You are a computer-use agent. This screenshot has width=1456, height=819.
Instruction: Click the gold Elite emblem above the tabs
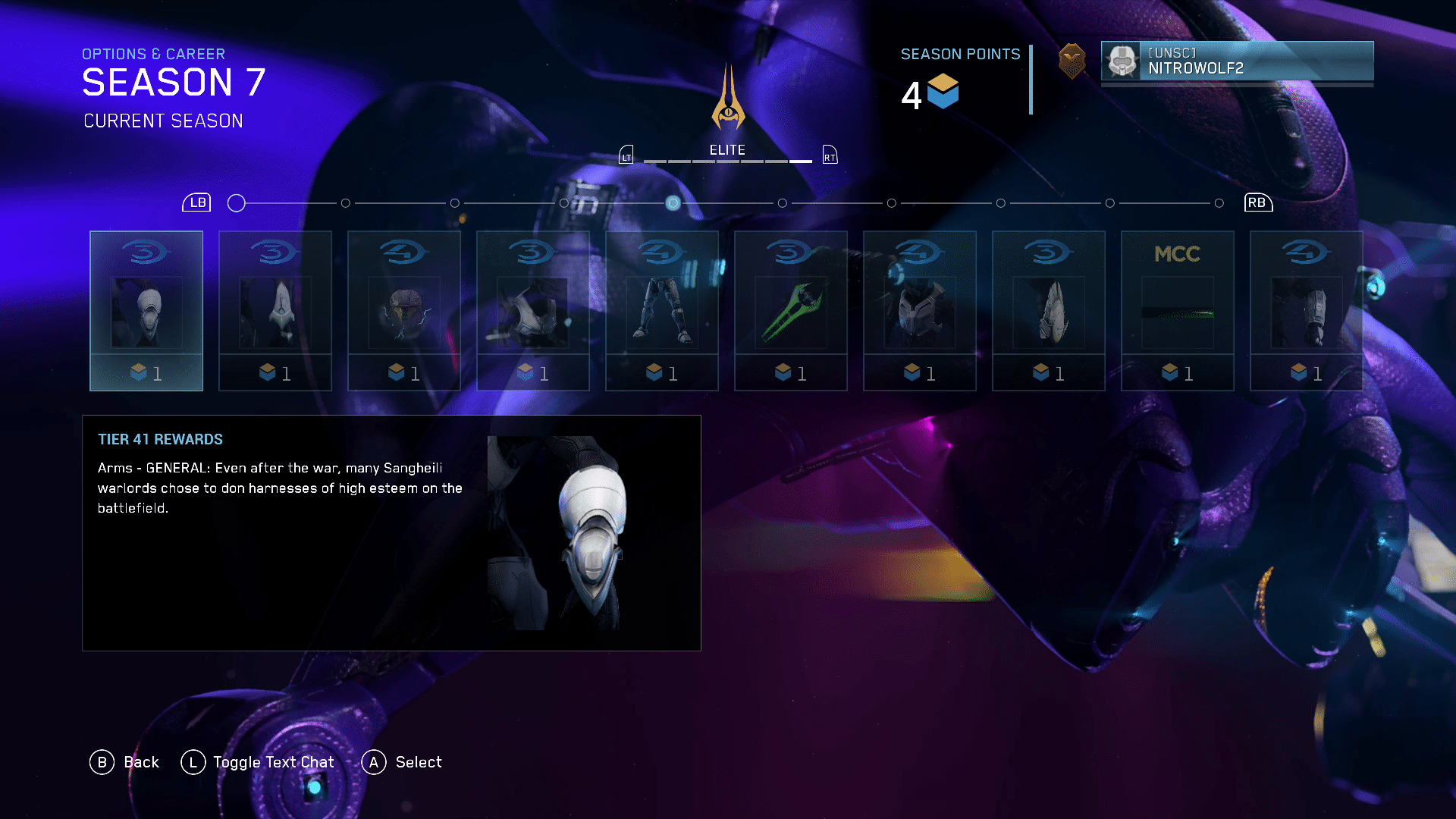pos(728,99)
